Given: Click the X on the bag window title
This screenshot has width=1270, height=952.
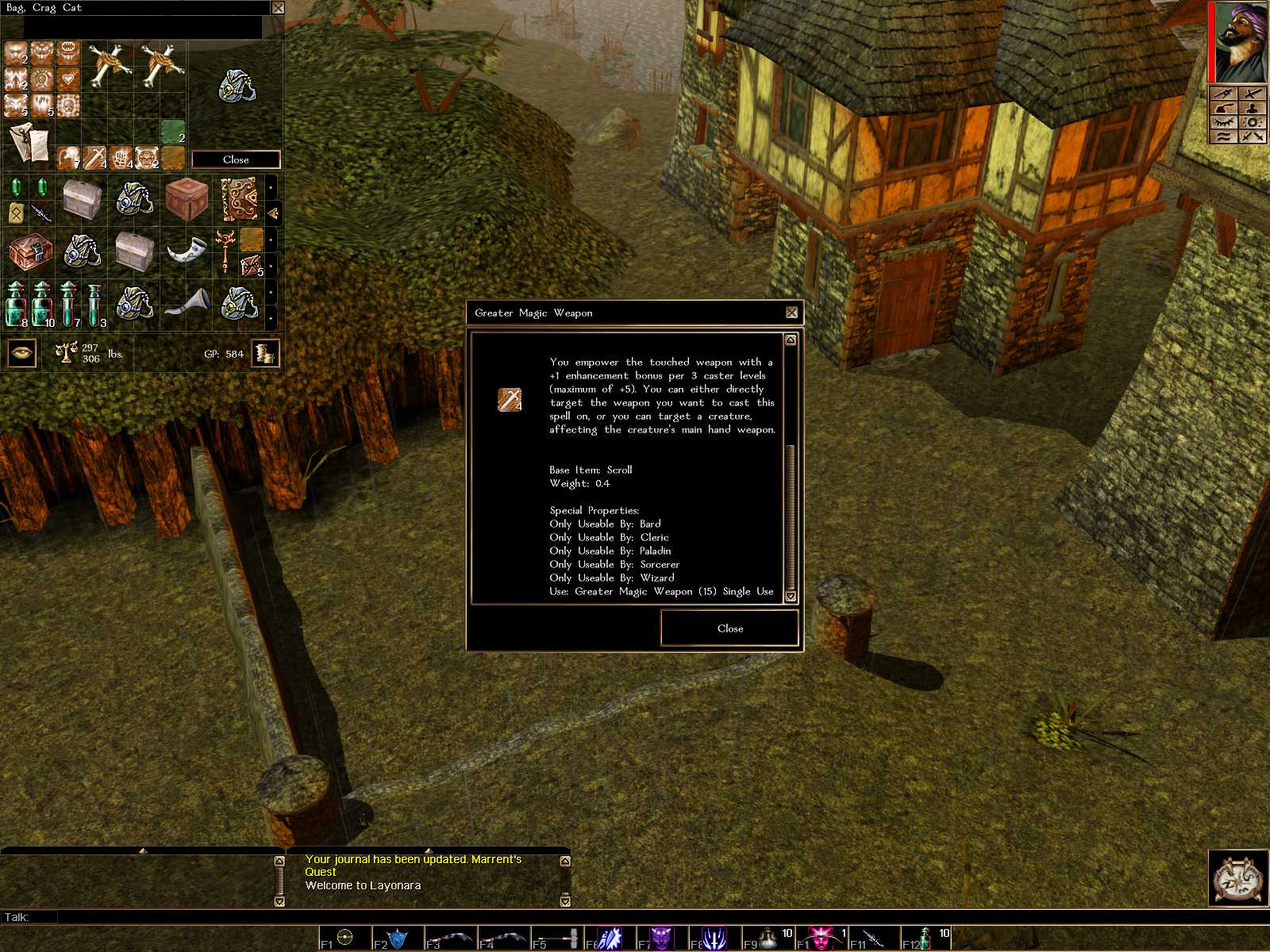Looking at the screenshot, I should 278,8.
